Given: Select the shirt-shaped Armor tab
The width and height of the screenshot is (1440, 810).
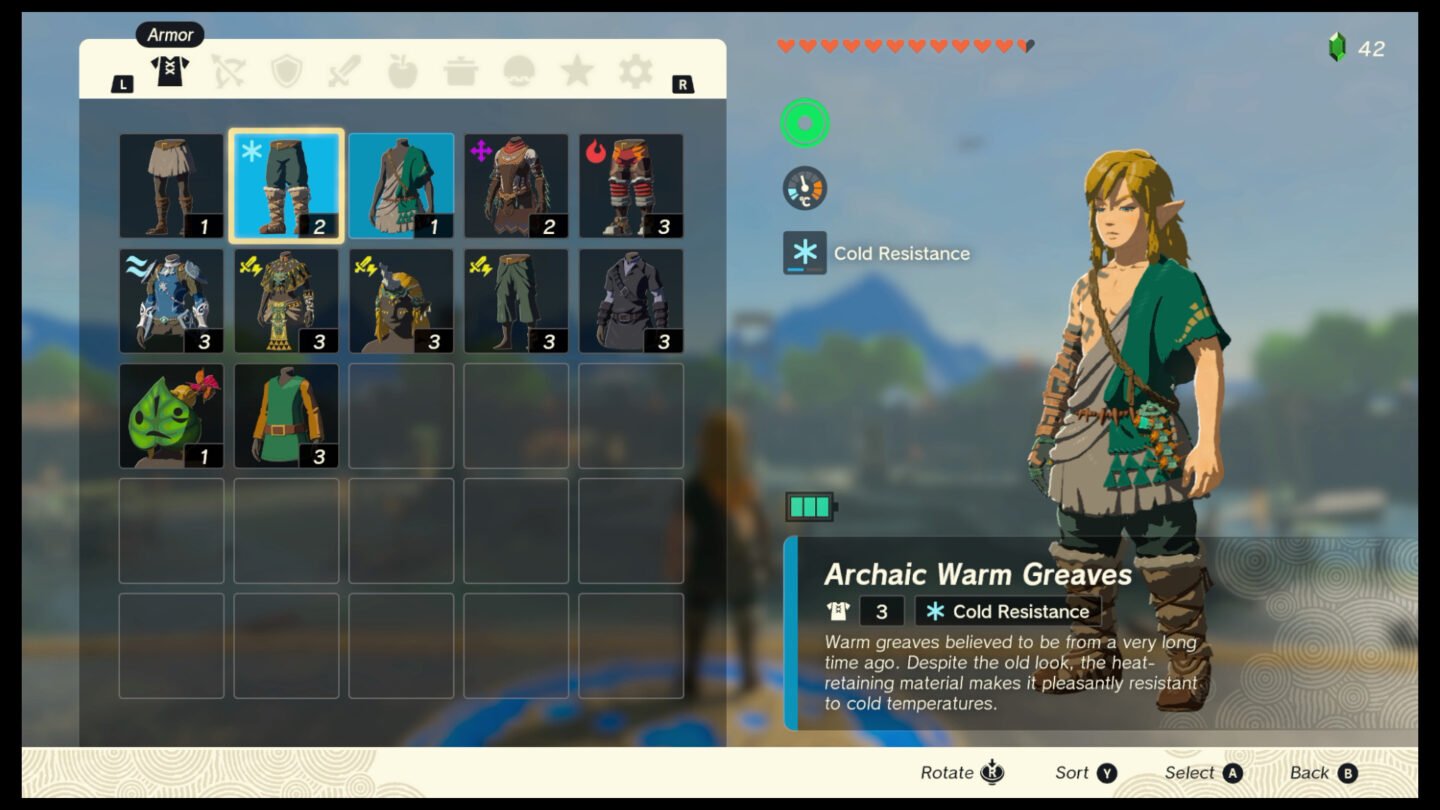Looking at the screenshot, I should click(x=170, y=72).
